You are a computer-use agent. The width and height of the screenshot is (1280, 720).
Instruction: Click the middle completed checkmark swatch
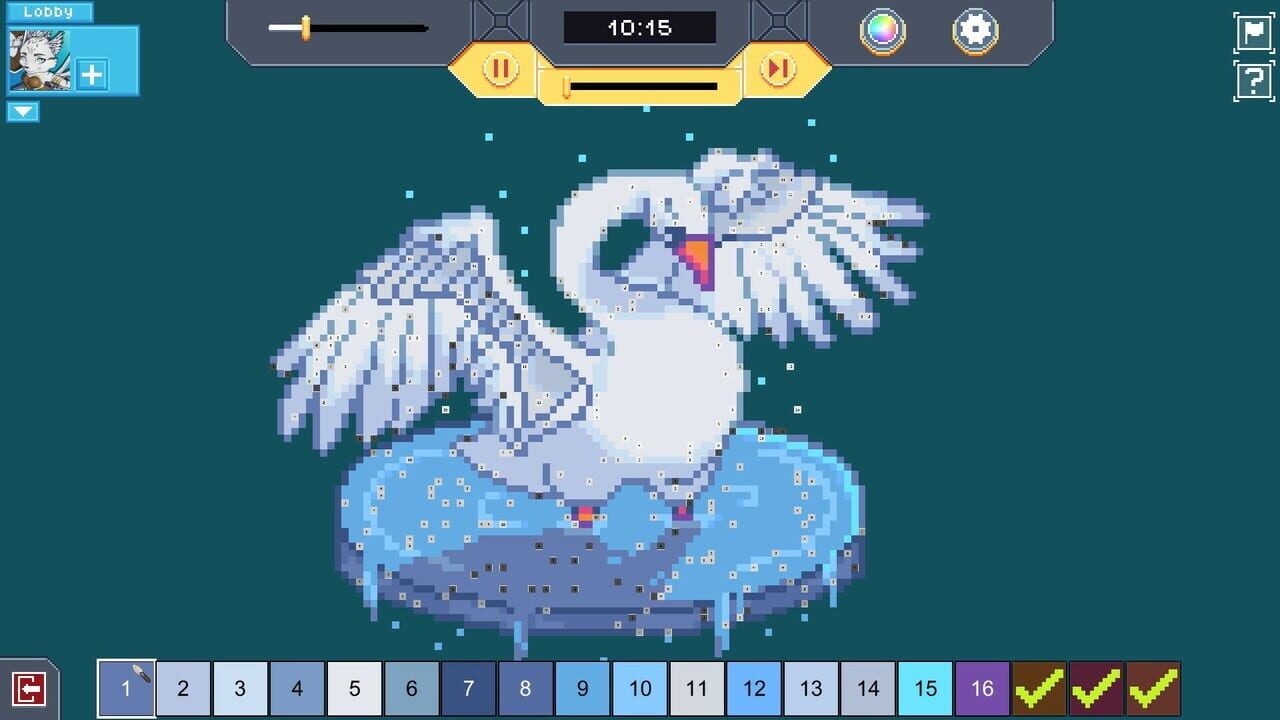[x=1095, y=688]
